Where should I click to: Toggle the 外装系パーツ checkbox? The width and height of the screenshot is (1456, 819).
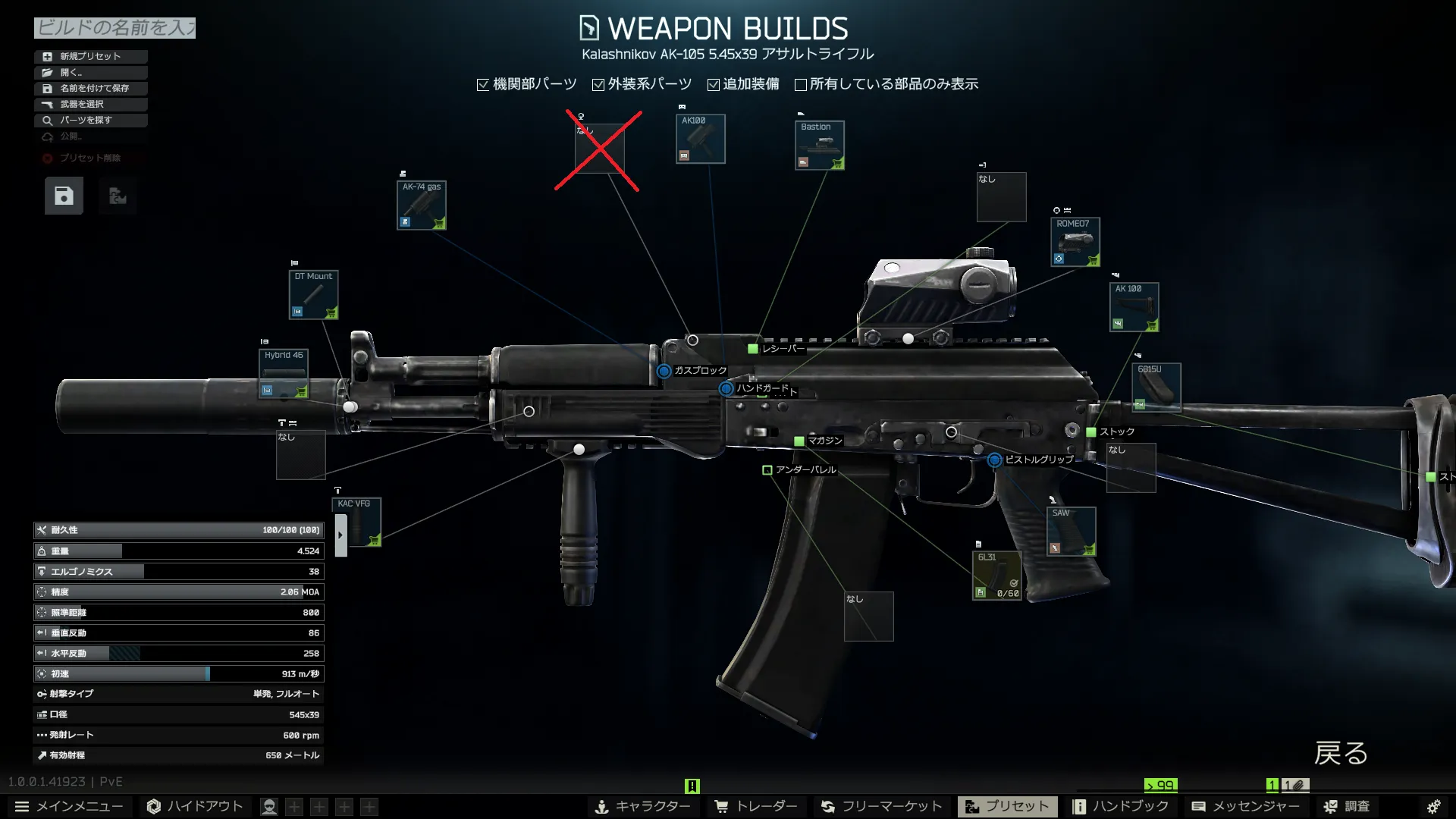(598, 84)
